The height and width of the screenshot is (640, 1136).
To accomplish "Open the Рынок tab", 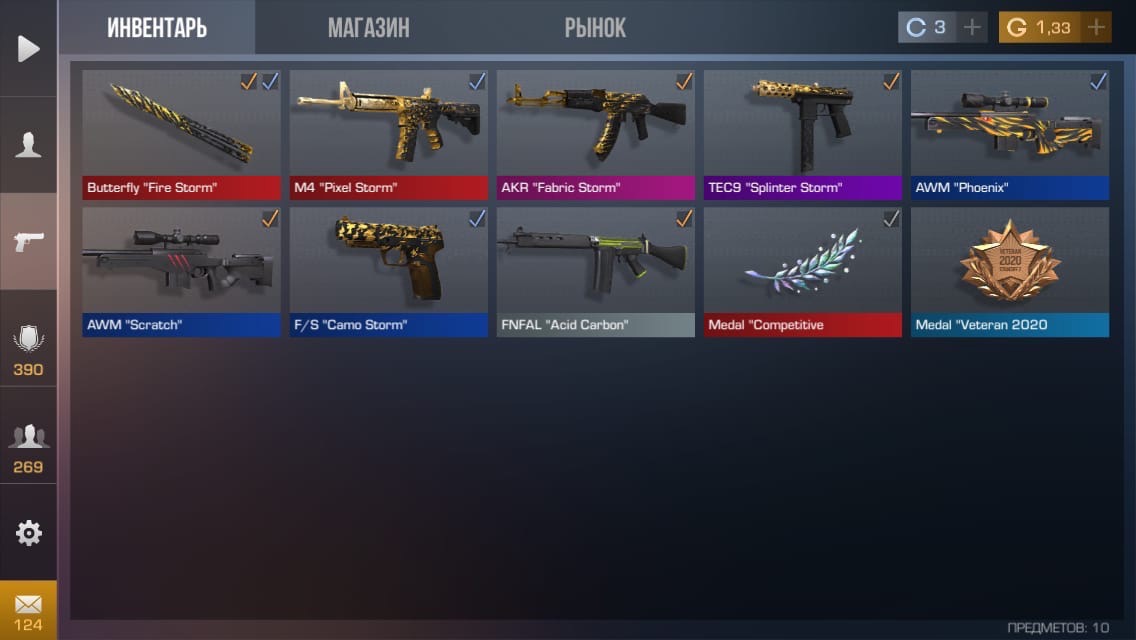I will [595, 28].
